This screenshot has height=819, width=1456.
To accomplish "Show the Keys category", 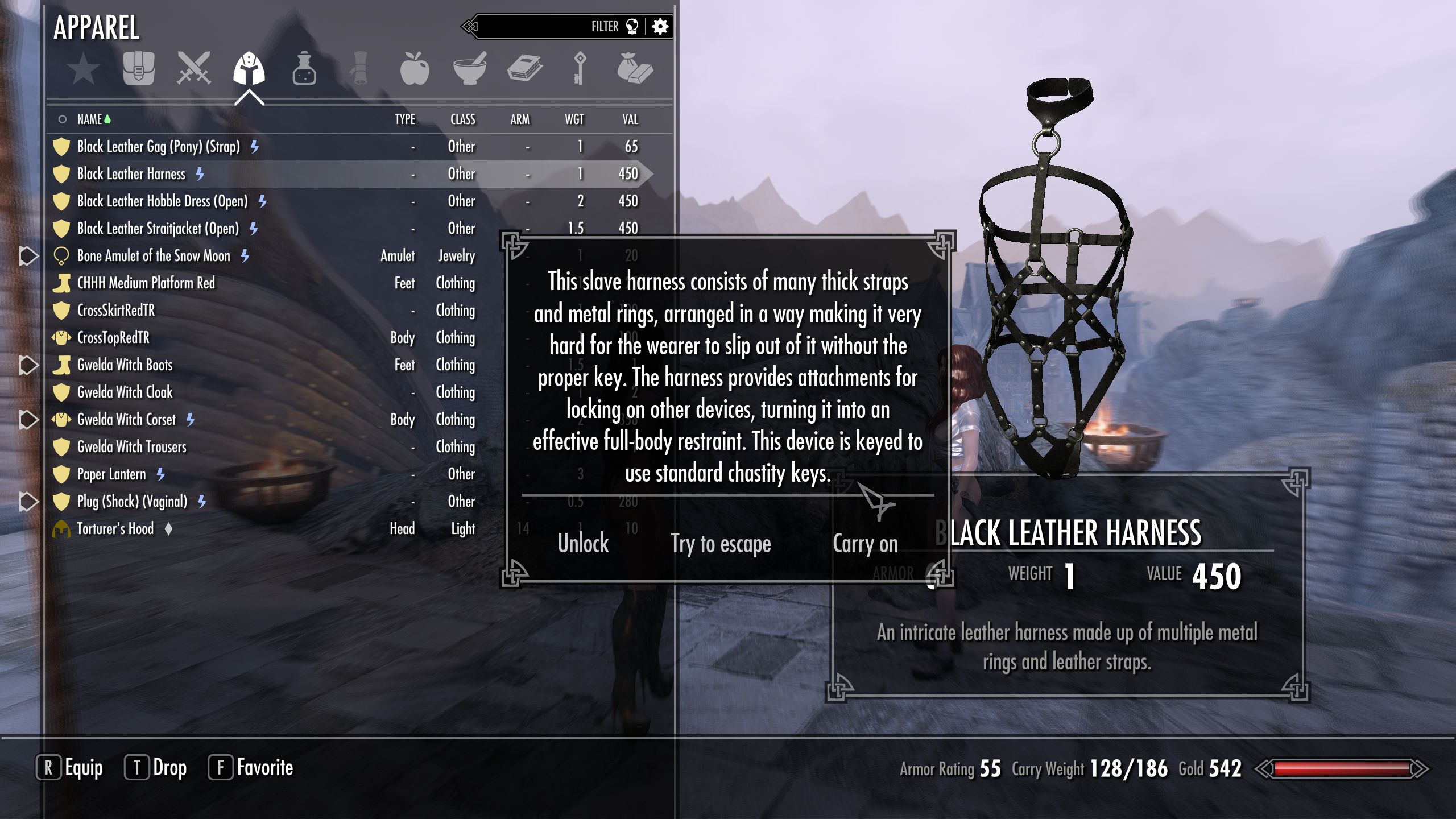I will [x=579, y=69].
